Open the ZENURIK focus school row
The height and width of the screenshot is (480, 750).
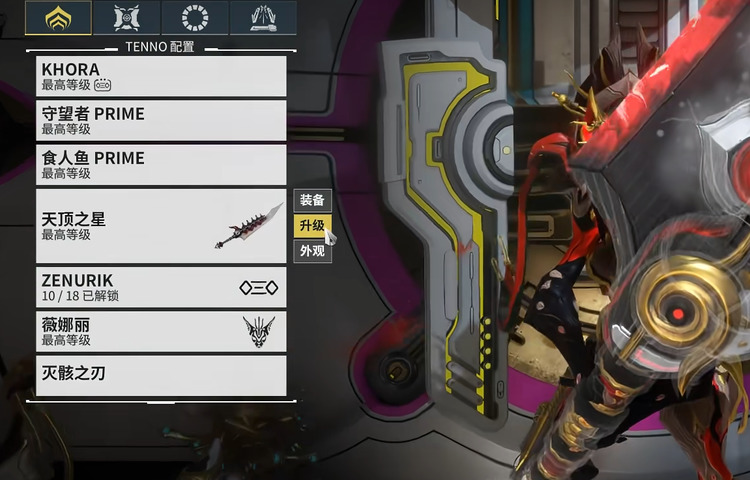point(160,287)
